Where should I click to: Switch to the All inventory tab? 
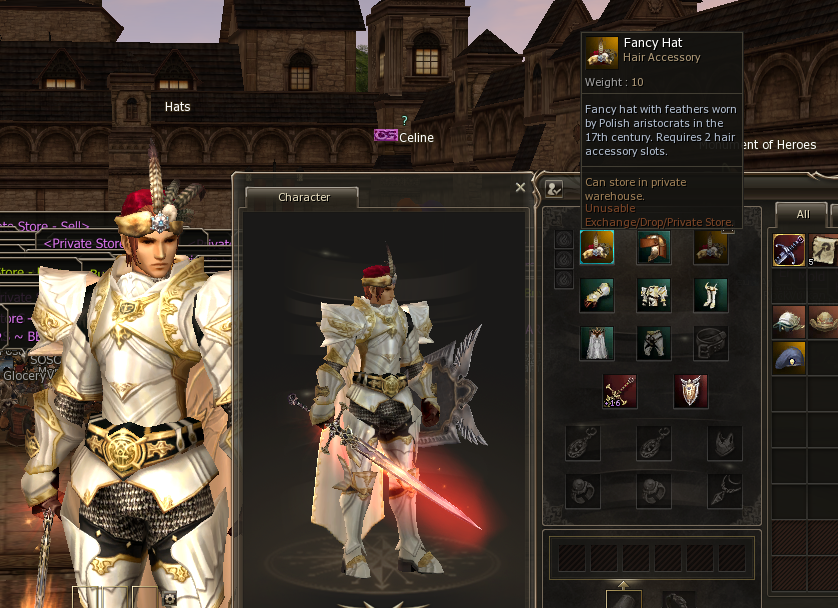[802, 214]
